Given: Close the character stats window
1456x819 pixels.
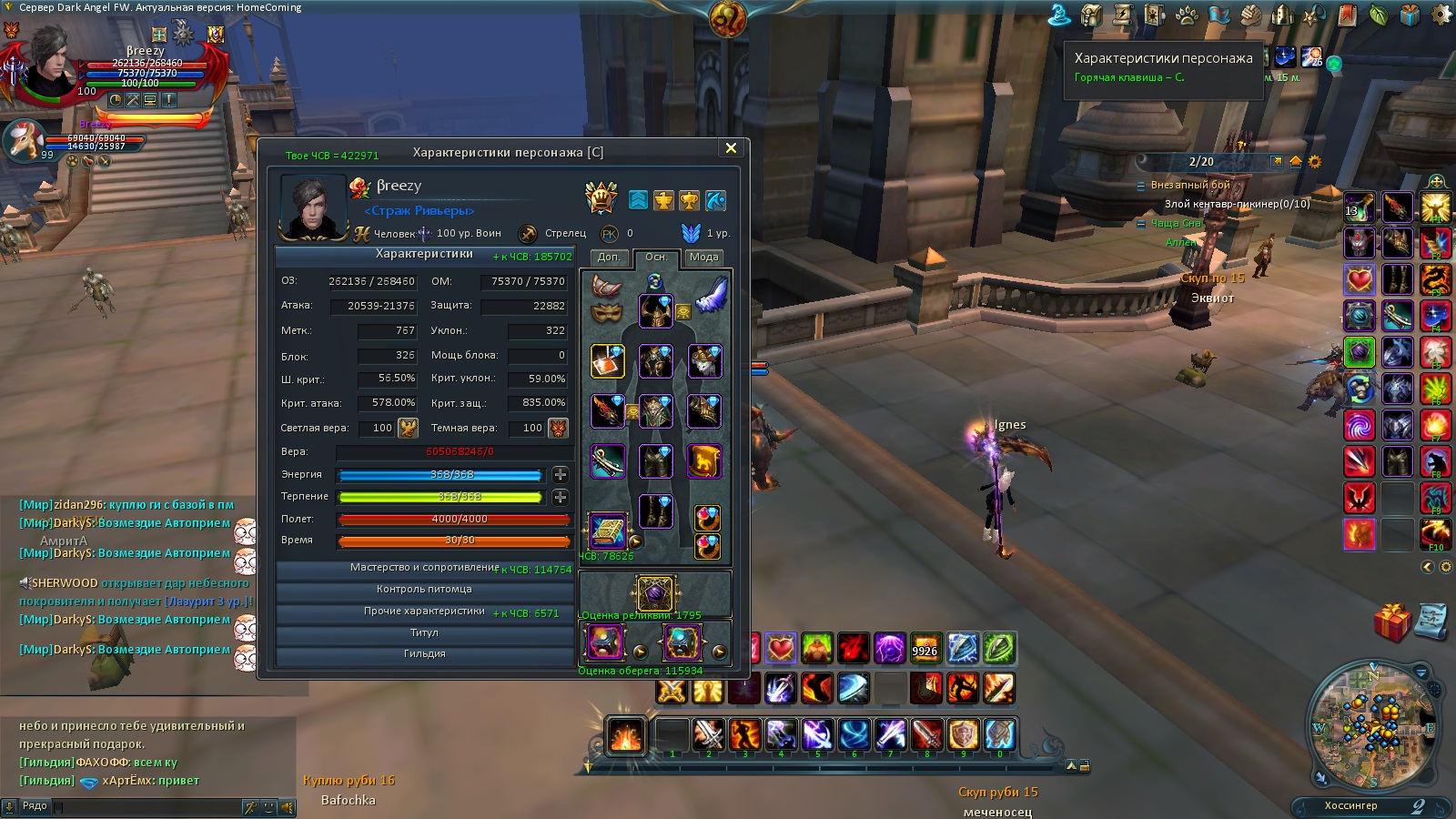Looking at the screenshot, I should tap(731, 148).
